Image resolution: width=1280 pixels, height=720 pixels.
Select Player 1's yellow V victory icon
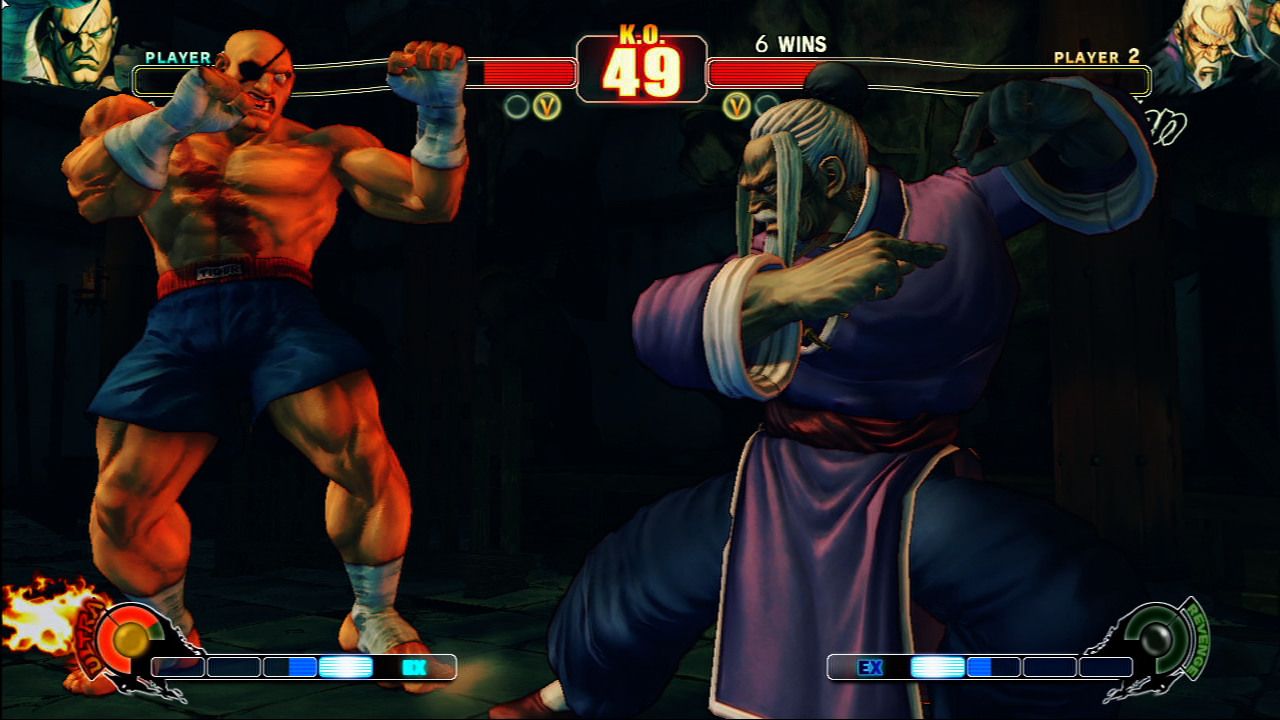tap(546, 105)
